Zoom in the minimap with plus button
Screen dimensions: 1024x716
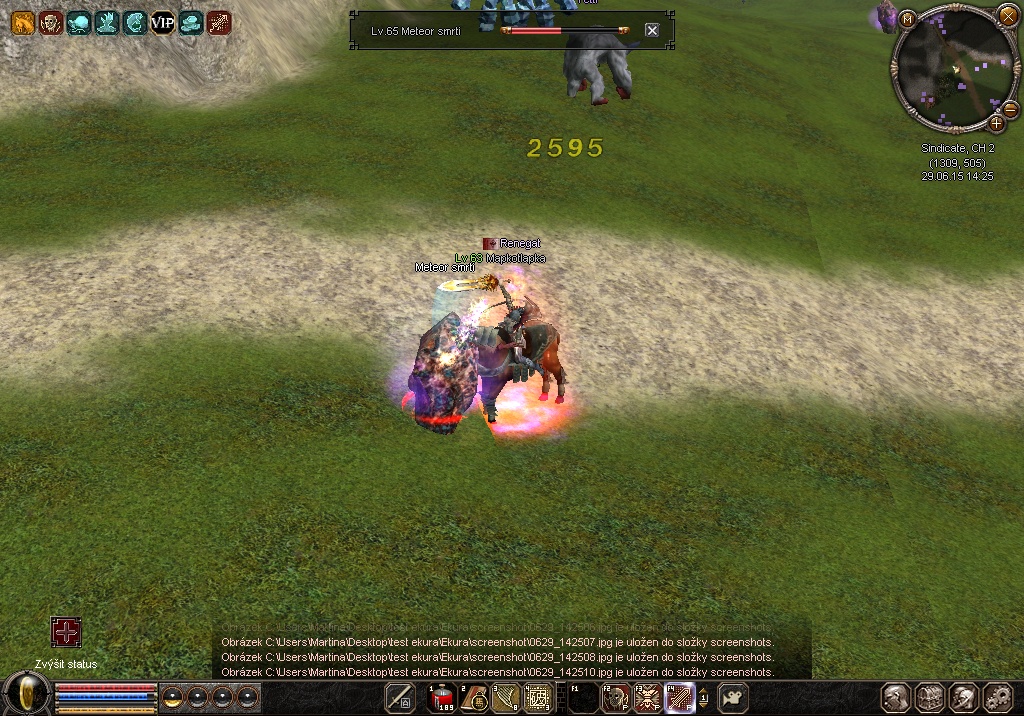tap(996, 123)
